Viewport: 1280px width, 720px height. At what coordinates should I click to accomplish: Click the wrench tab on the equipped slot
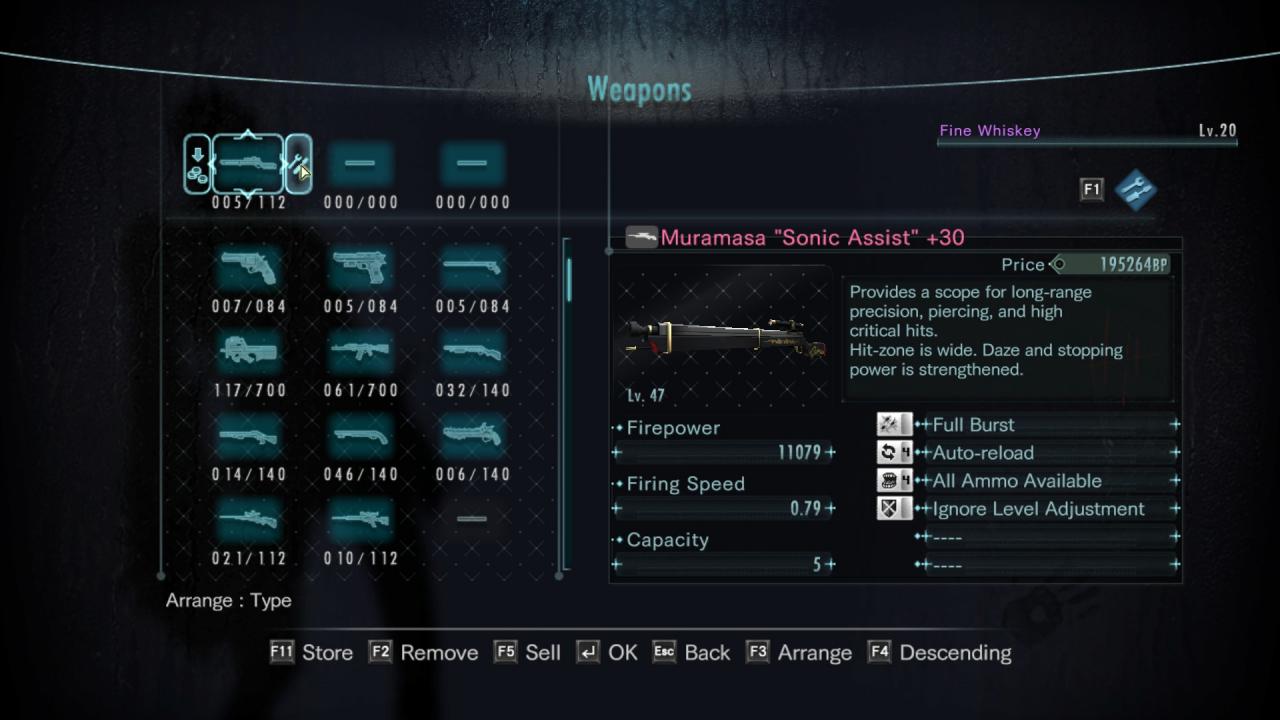(x=298, y=164)
